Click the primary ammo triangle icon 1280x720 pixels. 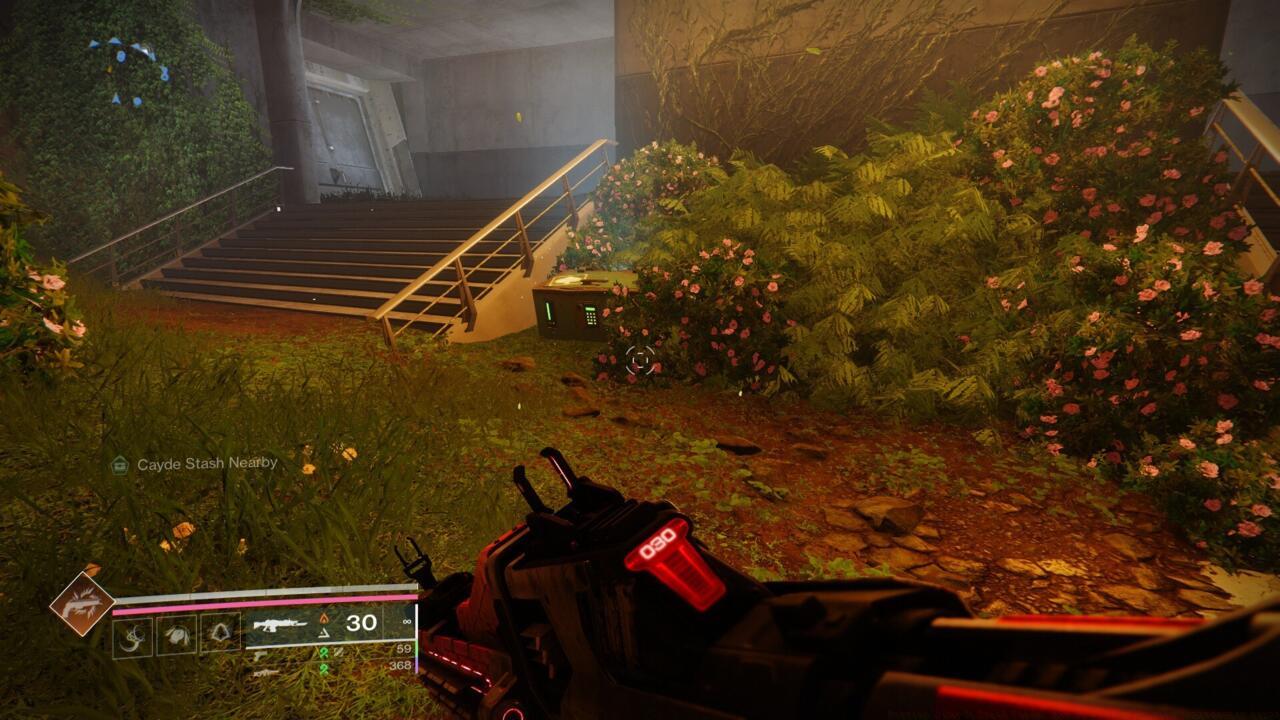click(323, 634)
